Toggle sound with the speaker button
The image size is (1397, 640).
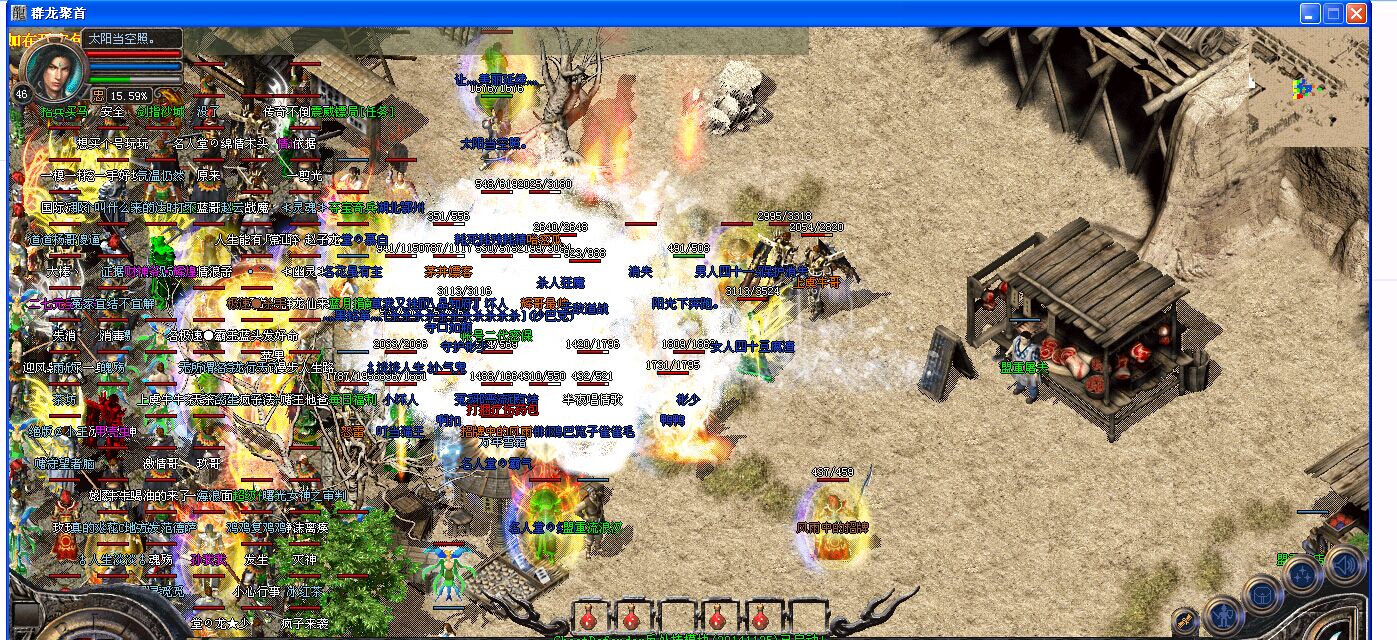1344,566
